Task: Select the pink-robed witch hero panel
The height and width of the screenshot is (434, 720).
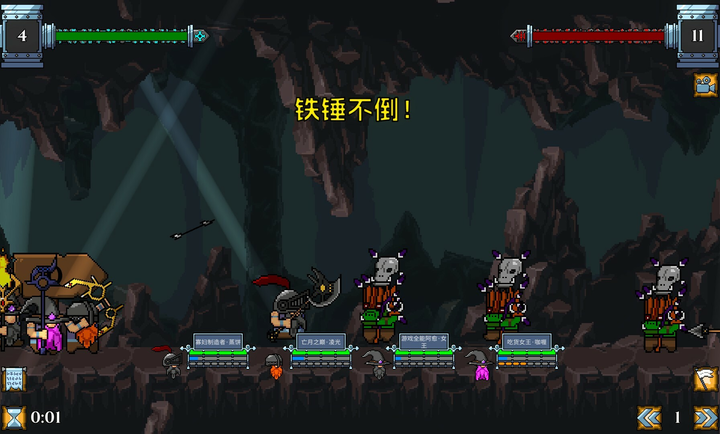Action: [526, 351]
